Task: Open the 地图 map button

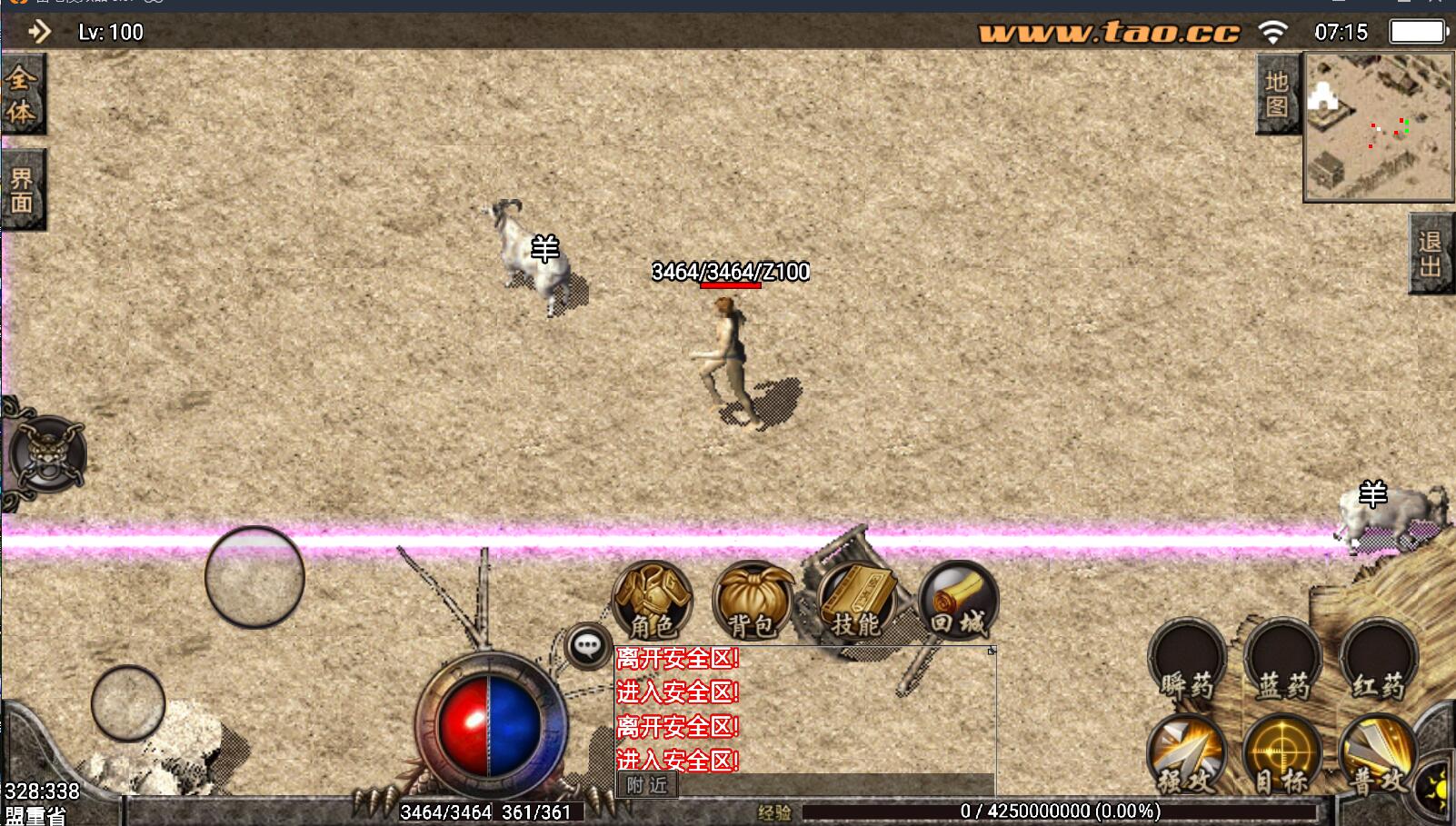Action: 1277,94
